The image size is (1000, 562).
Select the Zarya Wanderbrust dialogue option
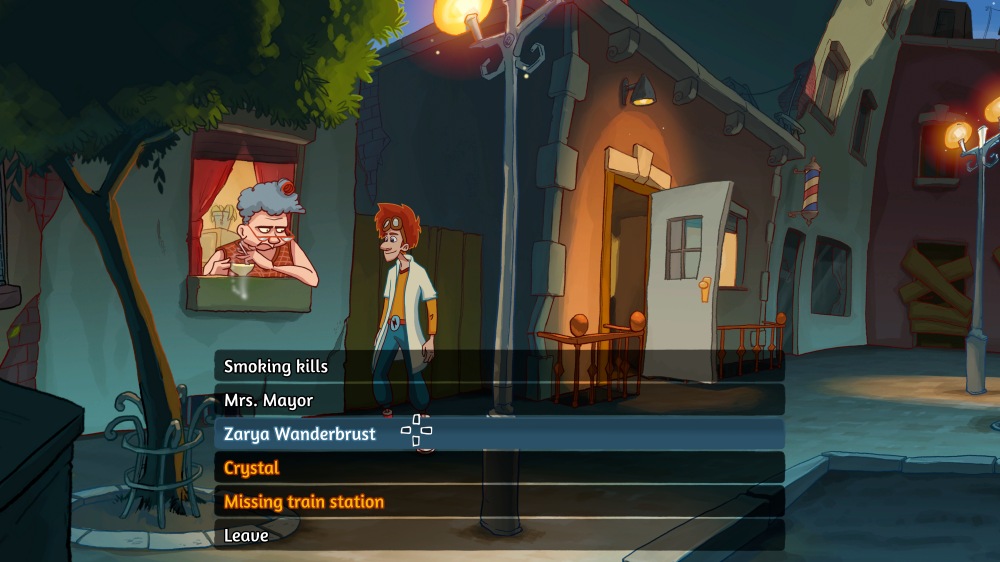299,435
